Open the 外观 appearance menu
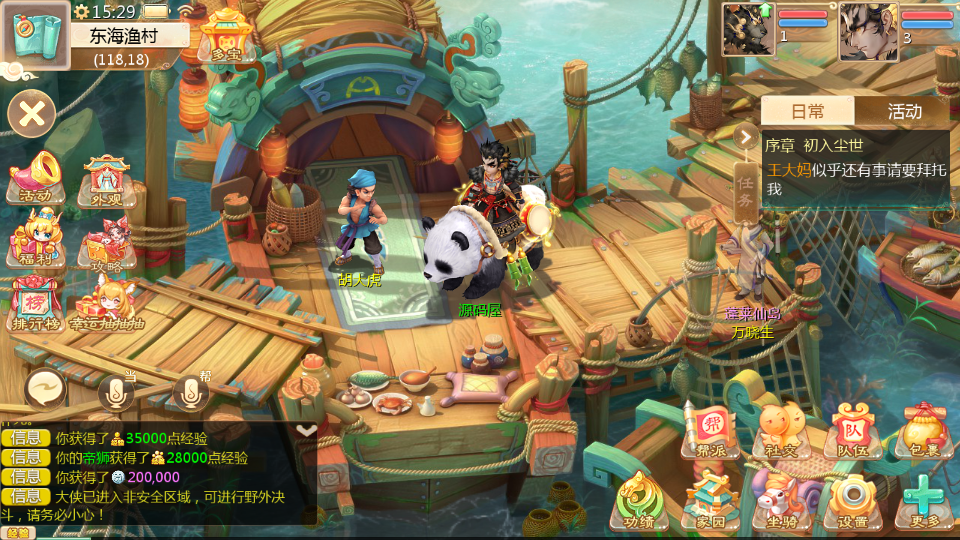Image resolution: width=960 pixels, height=540 pixels. [x=106, y=180]
